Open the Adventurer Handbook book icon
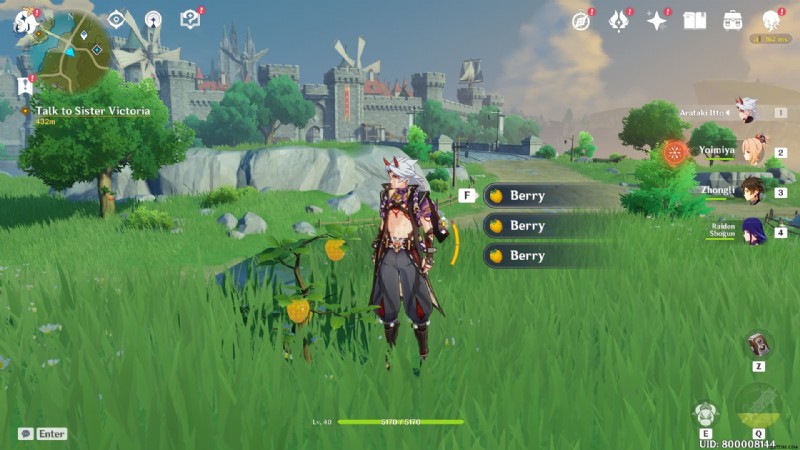The image size is (800, 450). click(x=694, y=20)
